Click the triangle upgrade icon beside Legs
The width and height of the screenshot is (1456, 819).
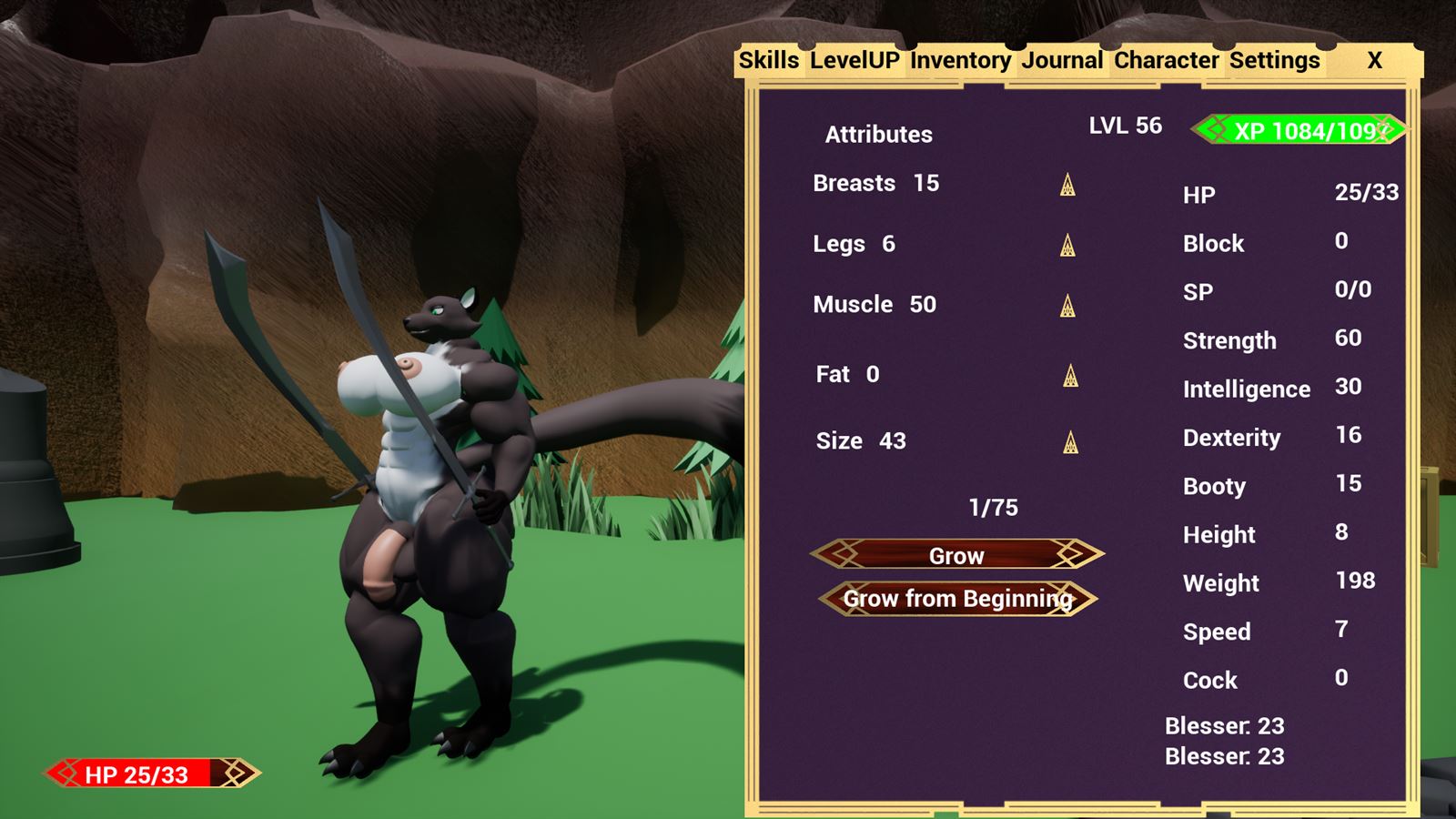pos(1066,247)
